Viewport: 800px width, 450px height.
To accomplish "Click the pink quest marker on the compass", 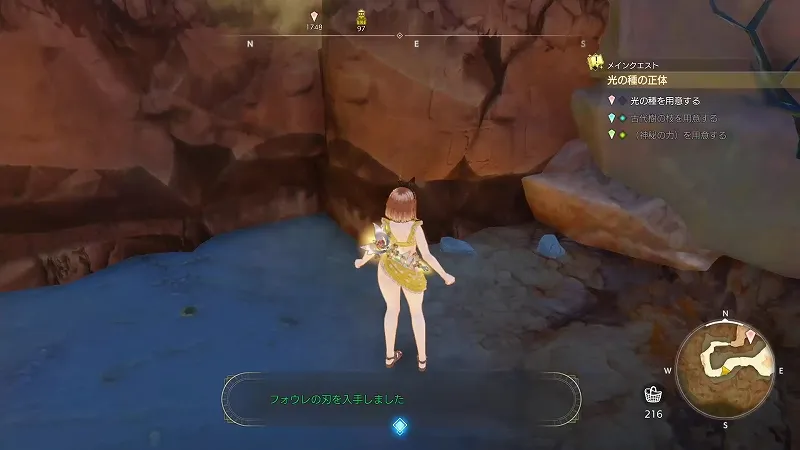I will pyautogui.click(x=315, y=16).
